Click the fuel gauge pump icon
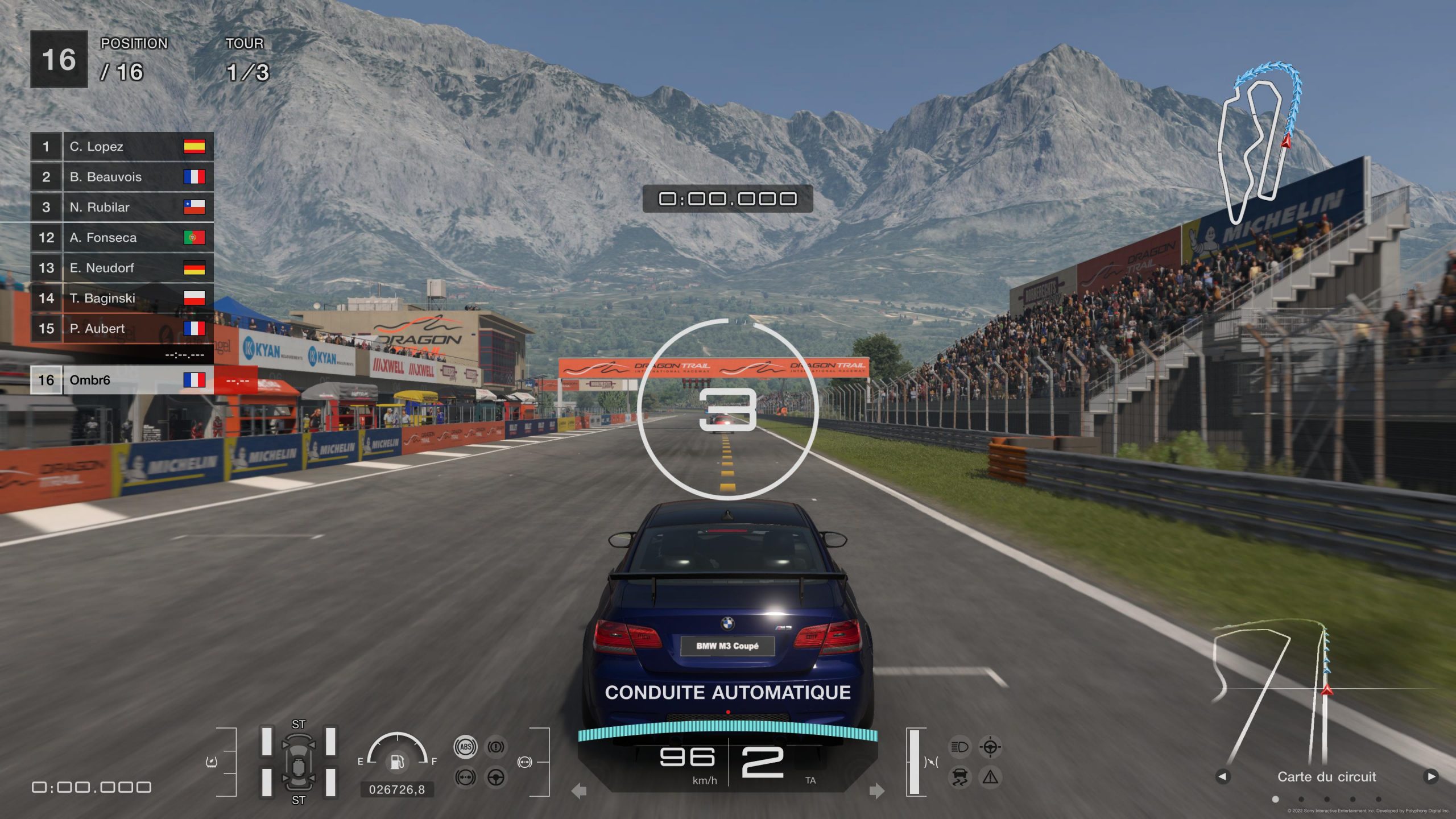The height and width of the screenshot is (819, 1456). [x=397, y=761]
